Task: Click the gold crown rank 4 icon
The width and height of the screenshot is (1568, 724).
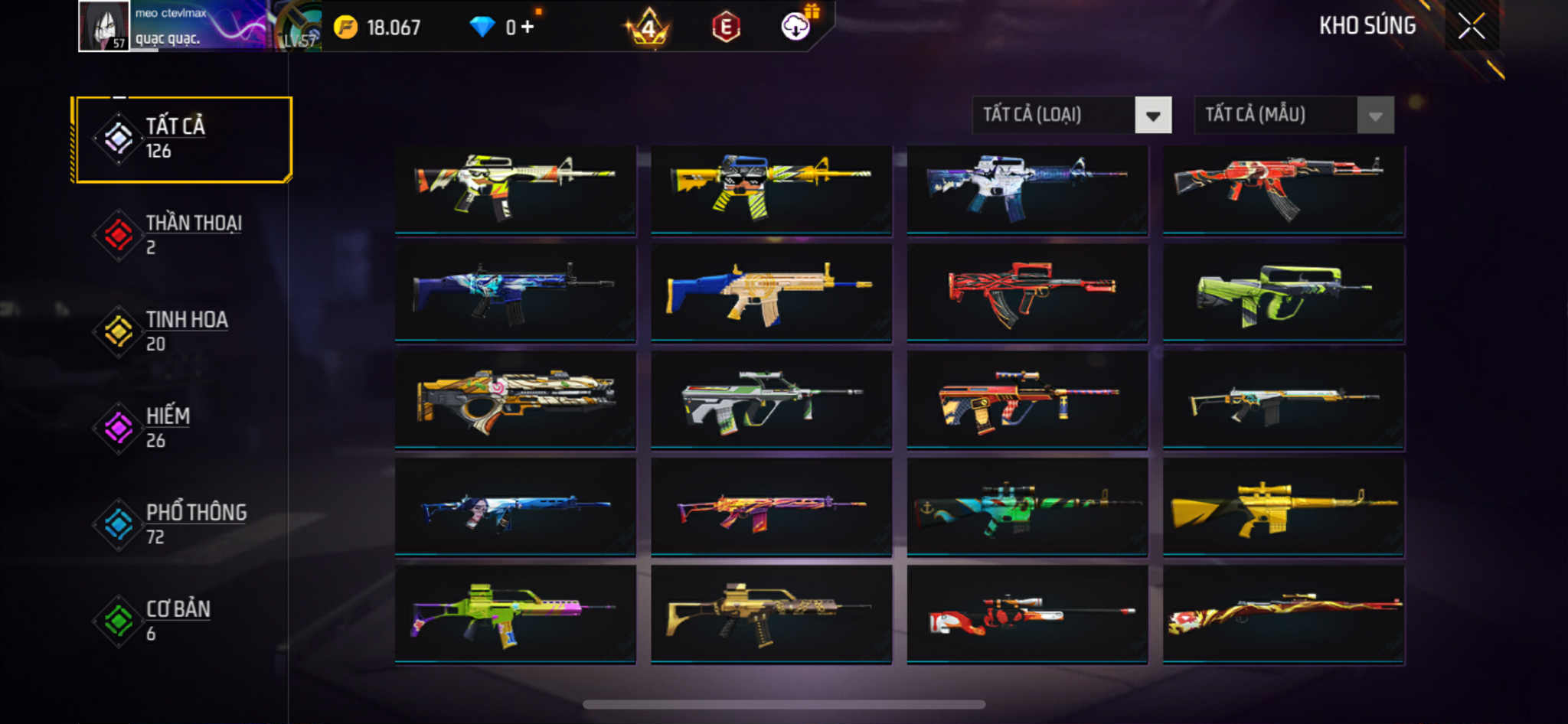Action: click(648, 28)
